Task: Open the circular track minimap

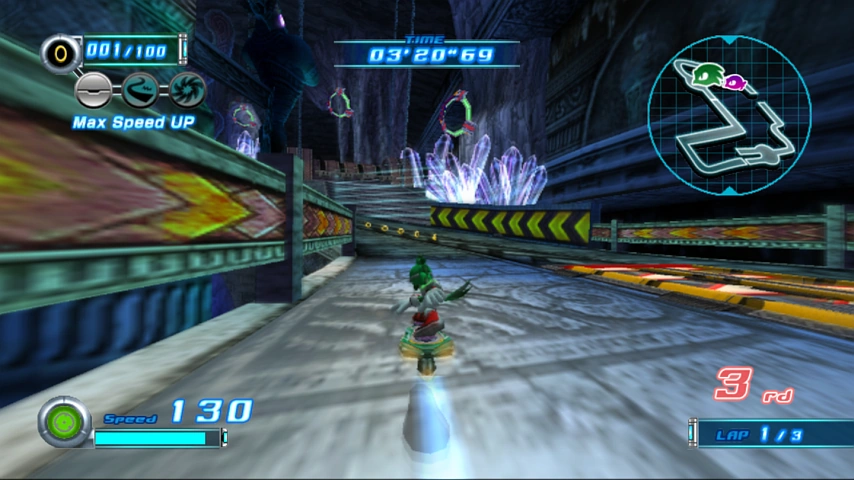Action: coord(728,115)
